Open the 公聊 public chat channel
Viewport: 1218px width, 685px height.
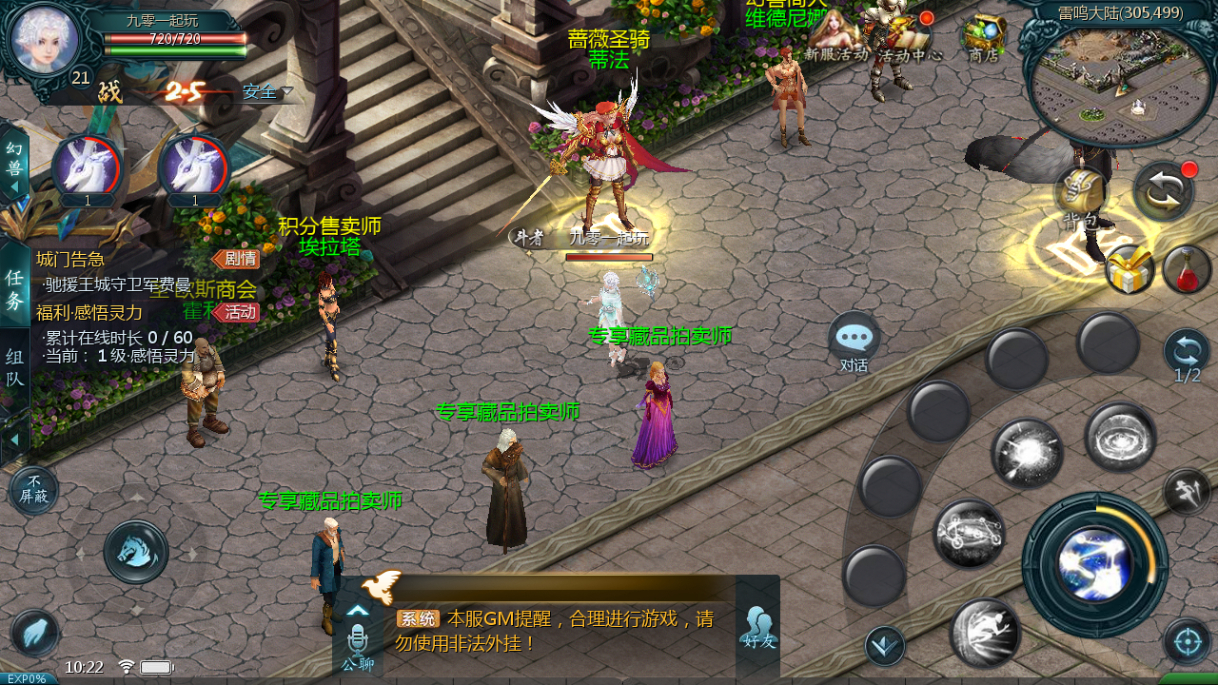(357, 645)
